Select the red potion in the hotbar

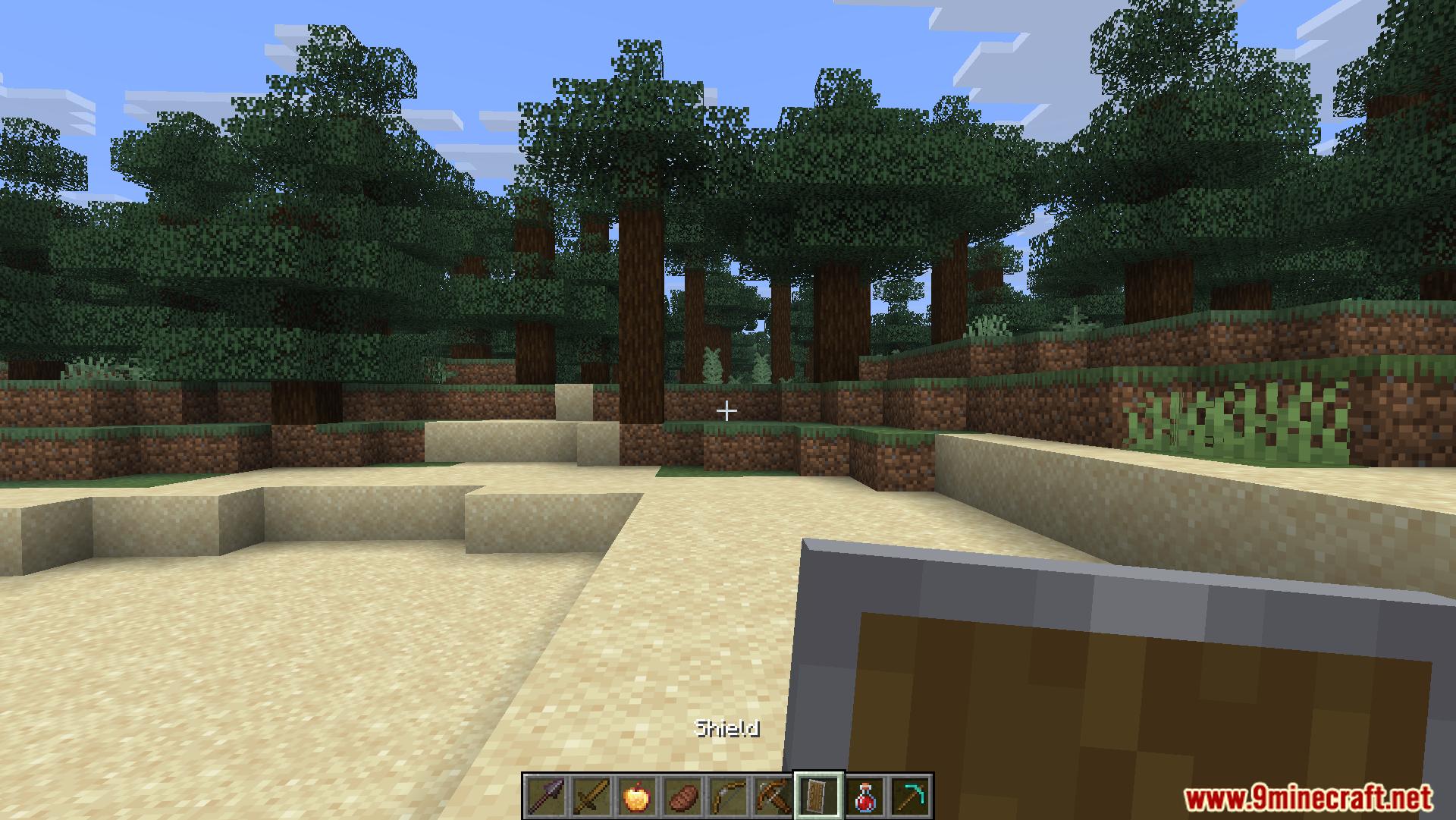(864, 796)
